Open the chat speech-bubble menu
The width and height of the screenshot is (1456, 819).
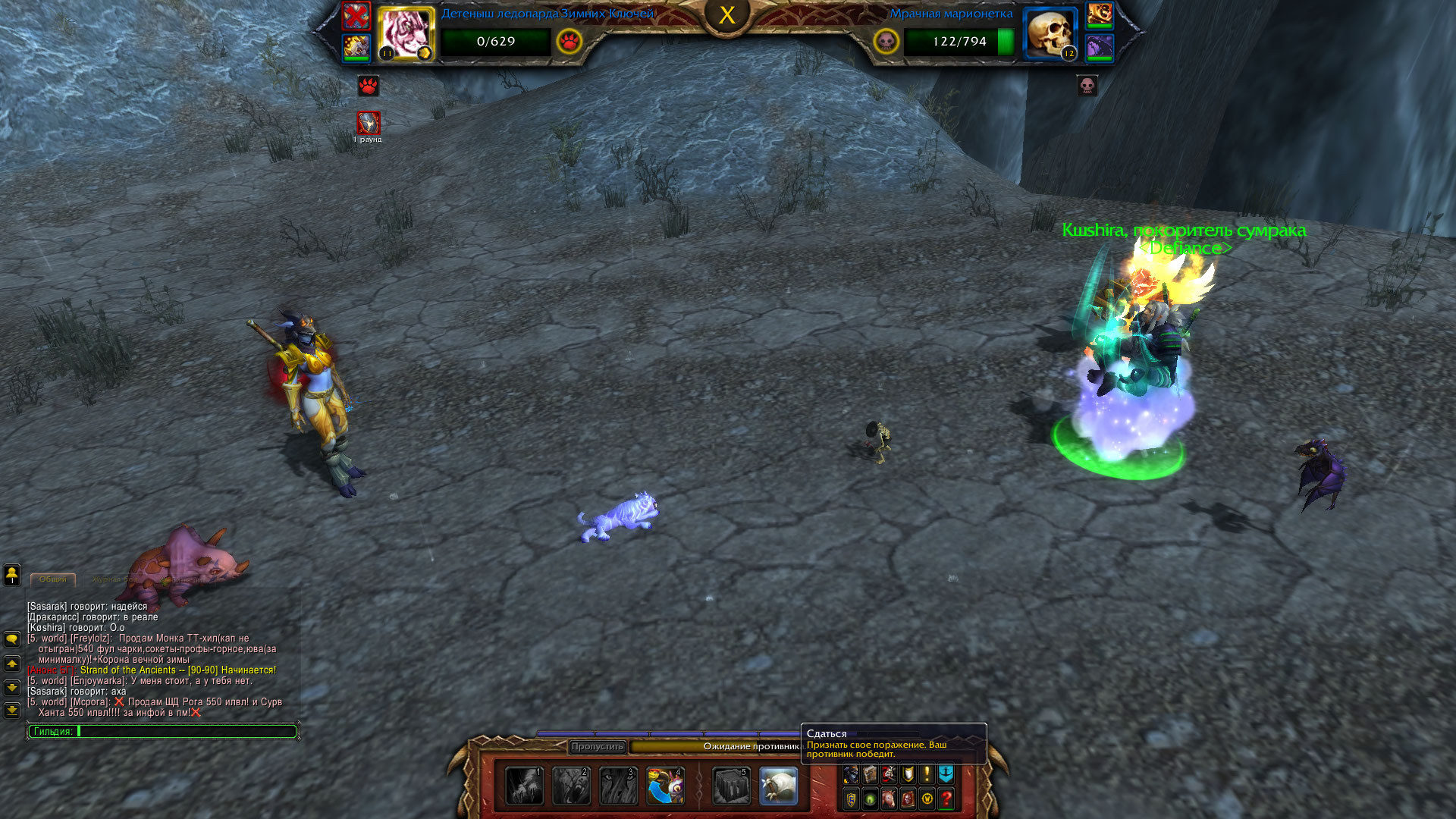(12, 639)
